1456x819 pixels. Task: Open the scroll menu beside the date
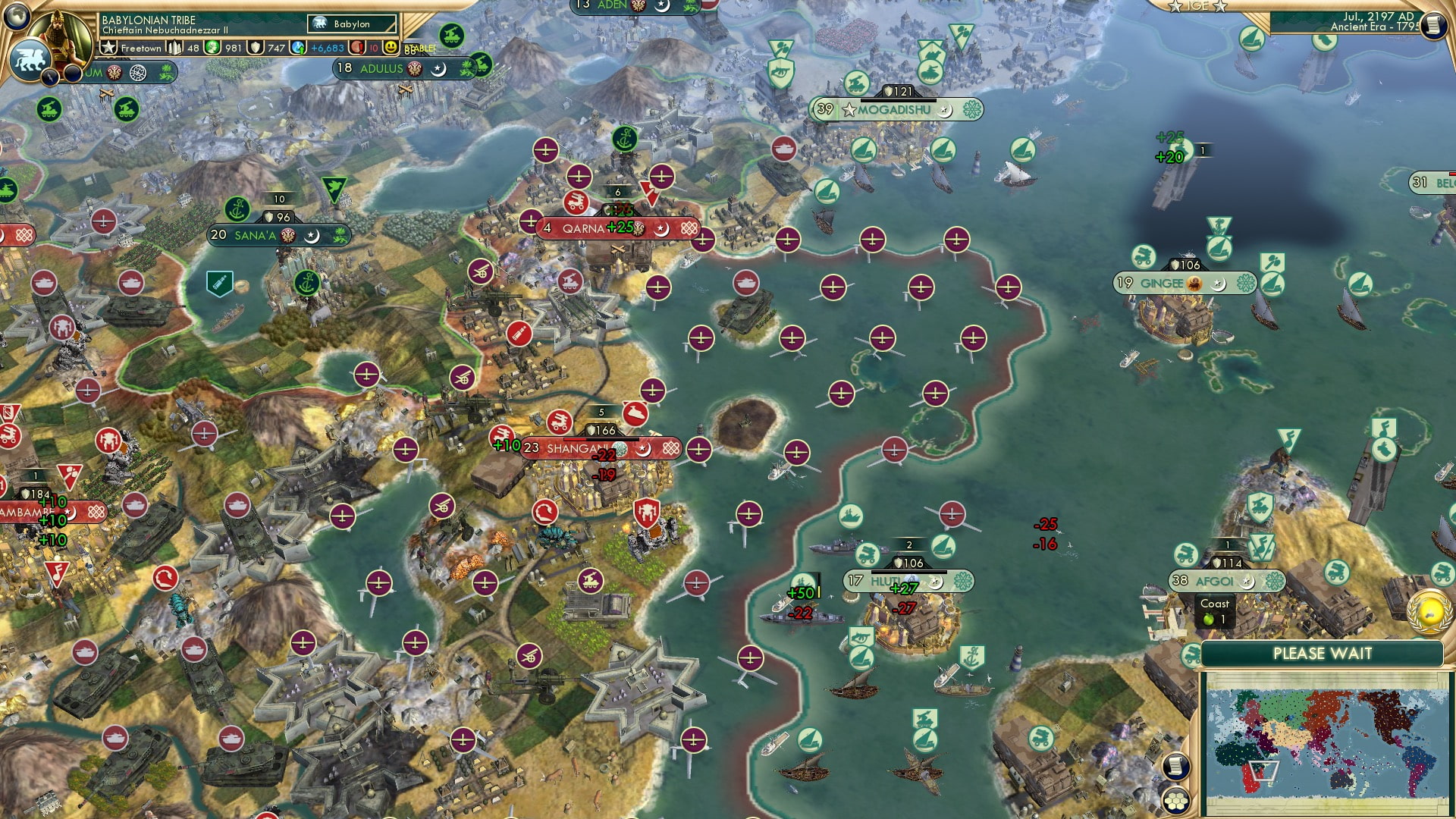click(1433, 26)
